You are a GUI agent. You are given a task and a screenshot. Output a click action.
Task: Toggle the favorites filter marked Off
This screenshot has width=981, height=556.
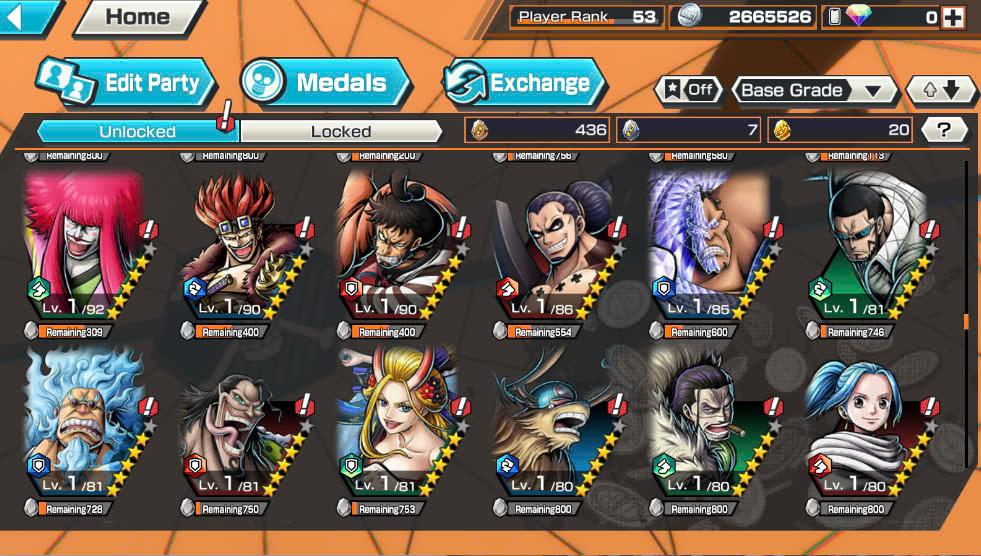[x=688, y=90]
